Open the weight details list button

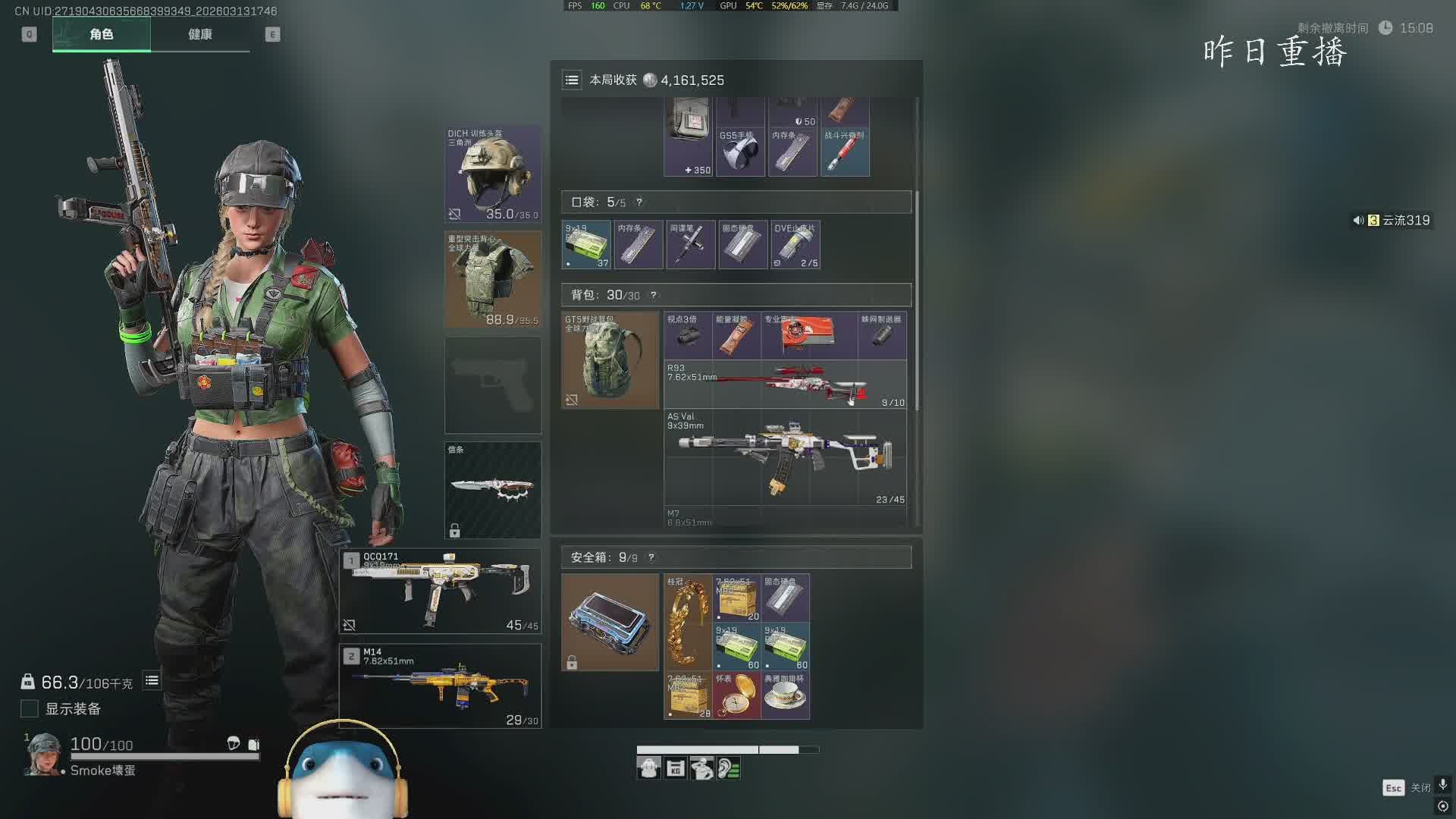coord(152,681)
